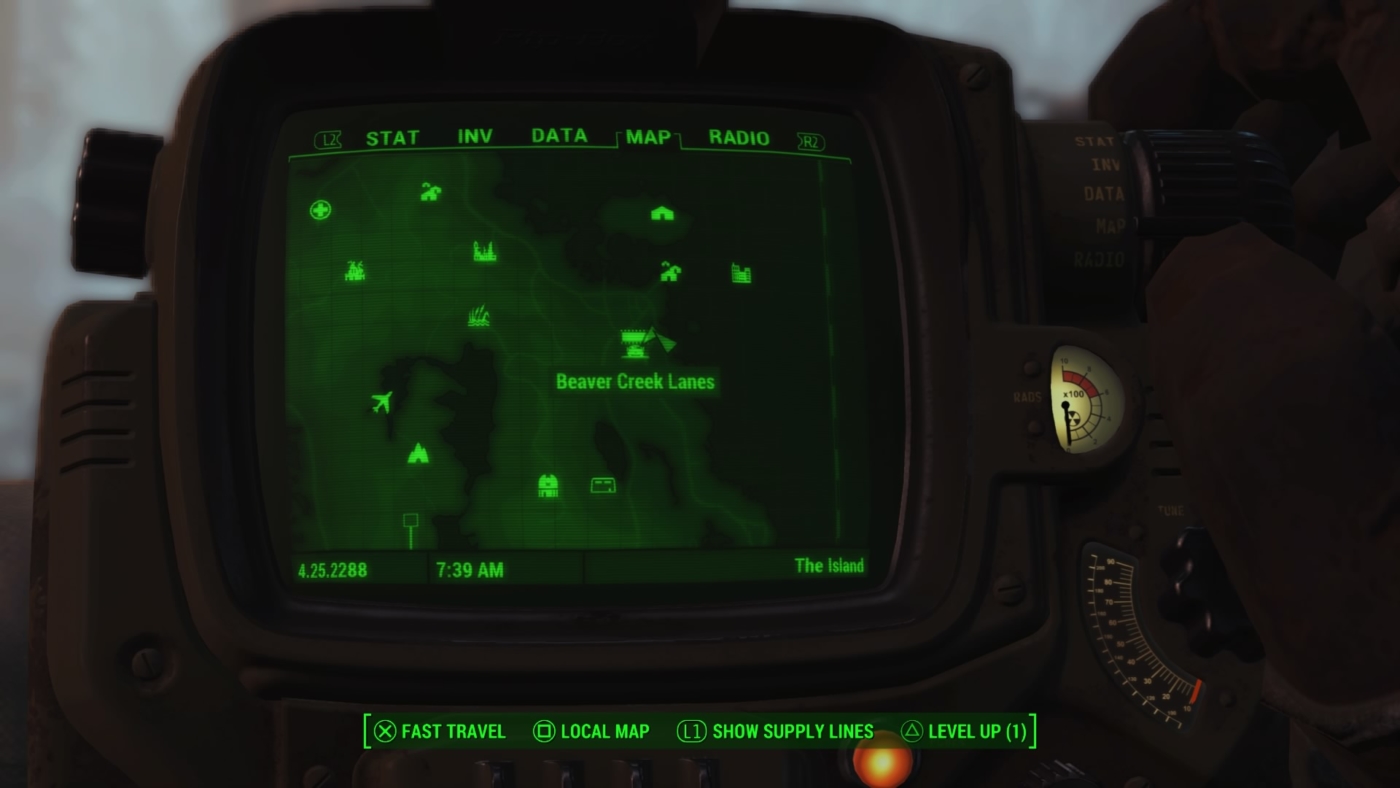Click the castle ruins marker on the left side
The height and width of the screenshot is (788, 1400).
coord(354,269)
